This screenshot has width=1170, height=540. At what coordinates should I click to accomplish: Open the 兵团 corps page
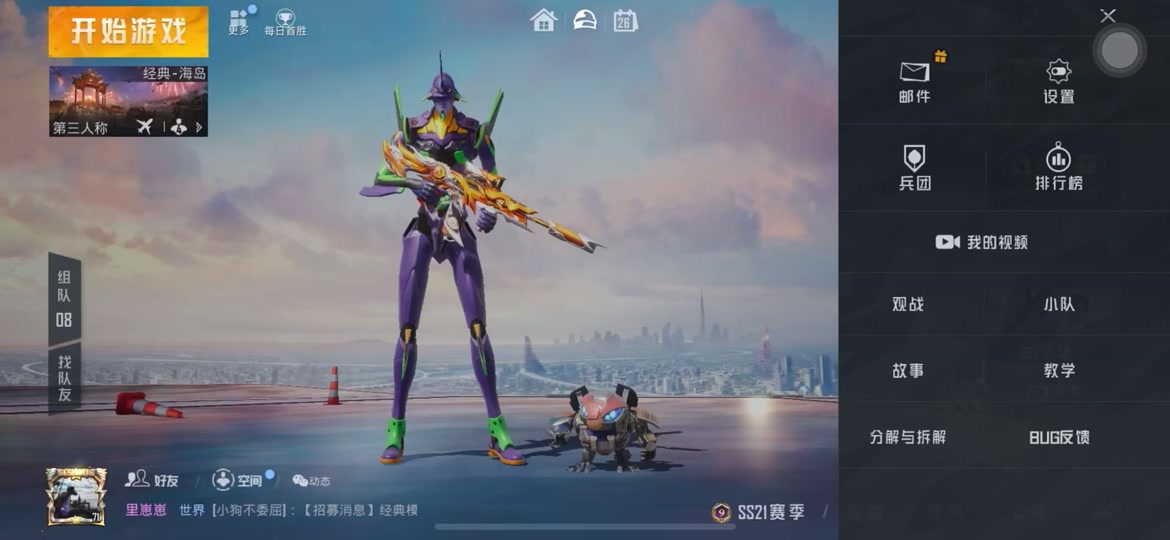(x=914, y=167)
